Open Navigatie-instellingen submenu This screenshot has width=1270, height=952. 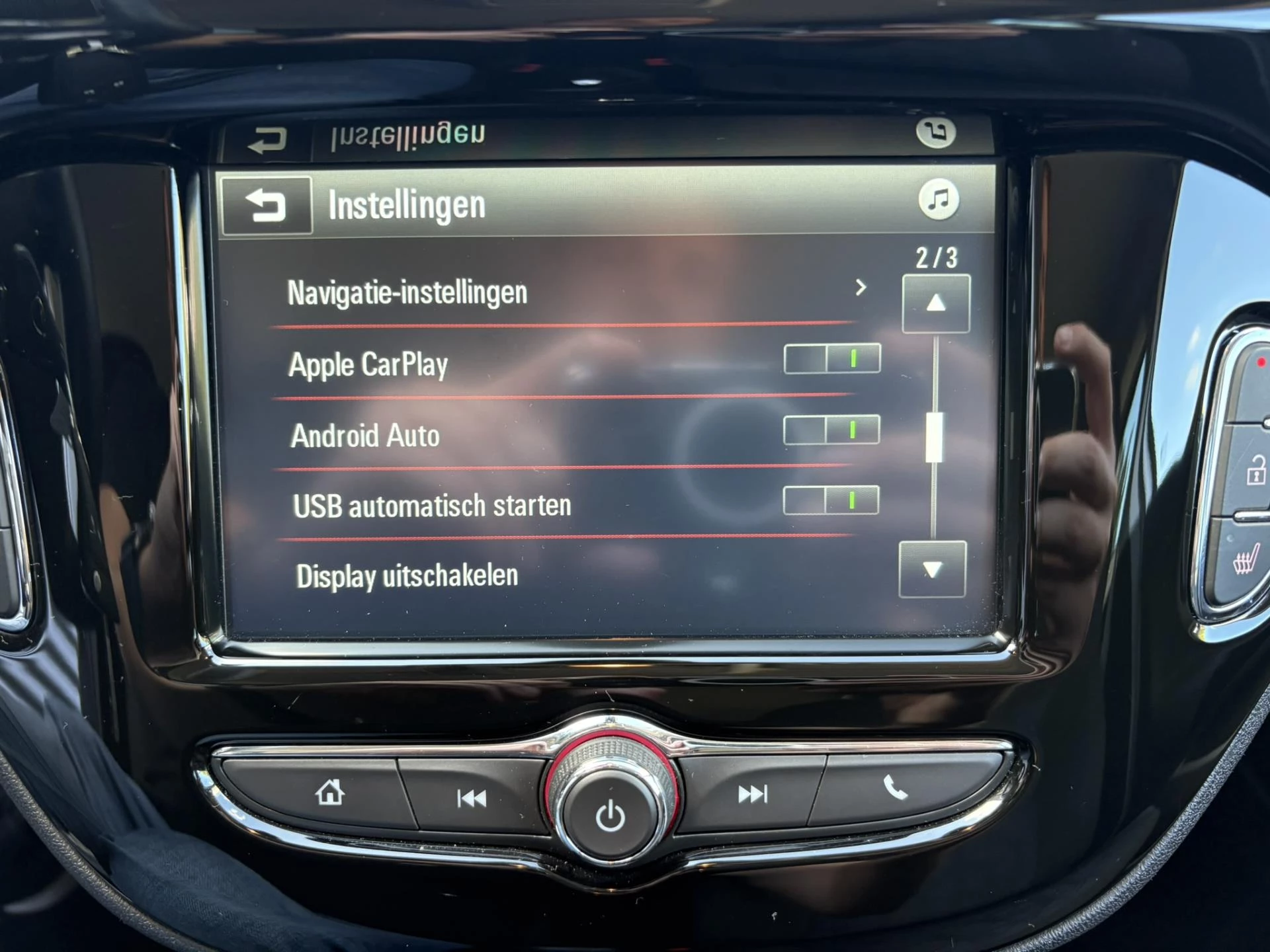pyautogui.click(x=569, y=292)
